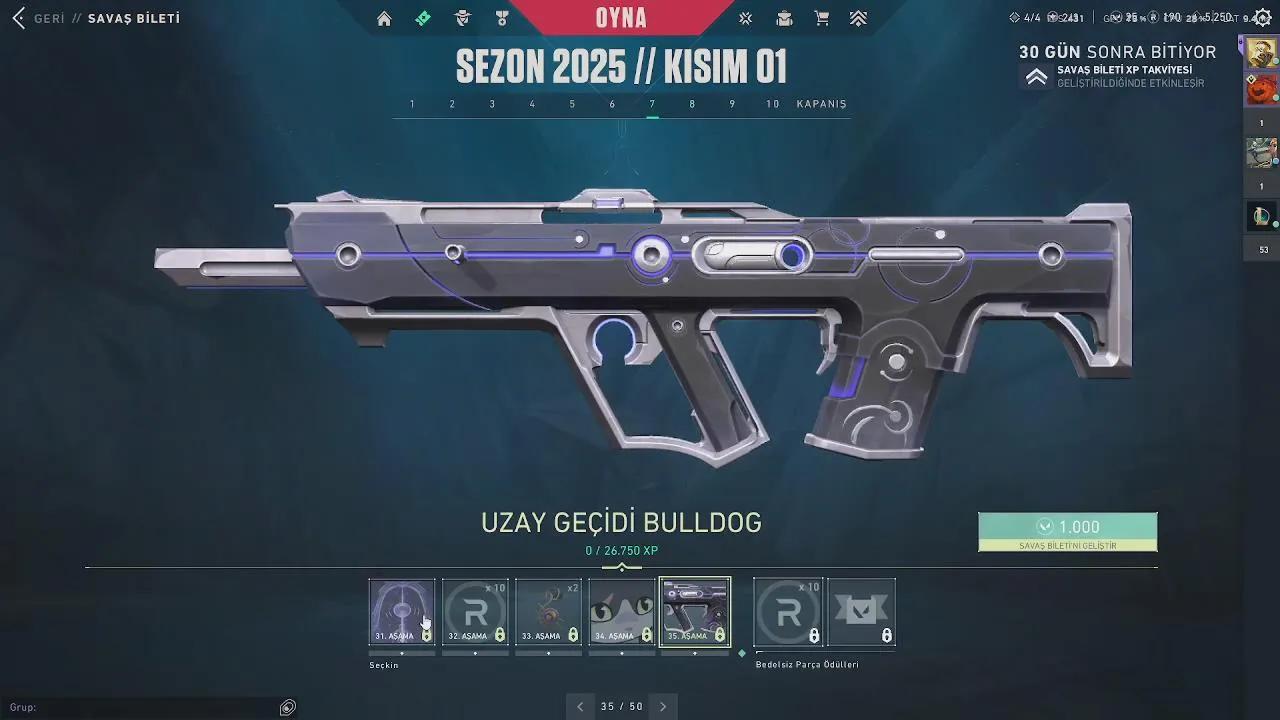Go to the previous rewards page arrow
The width and height of the screenshot is (1280, 720).
pos(580,706)
